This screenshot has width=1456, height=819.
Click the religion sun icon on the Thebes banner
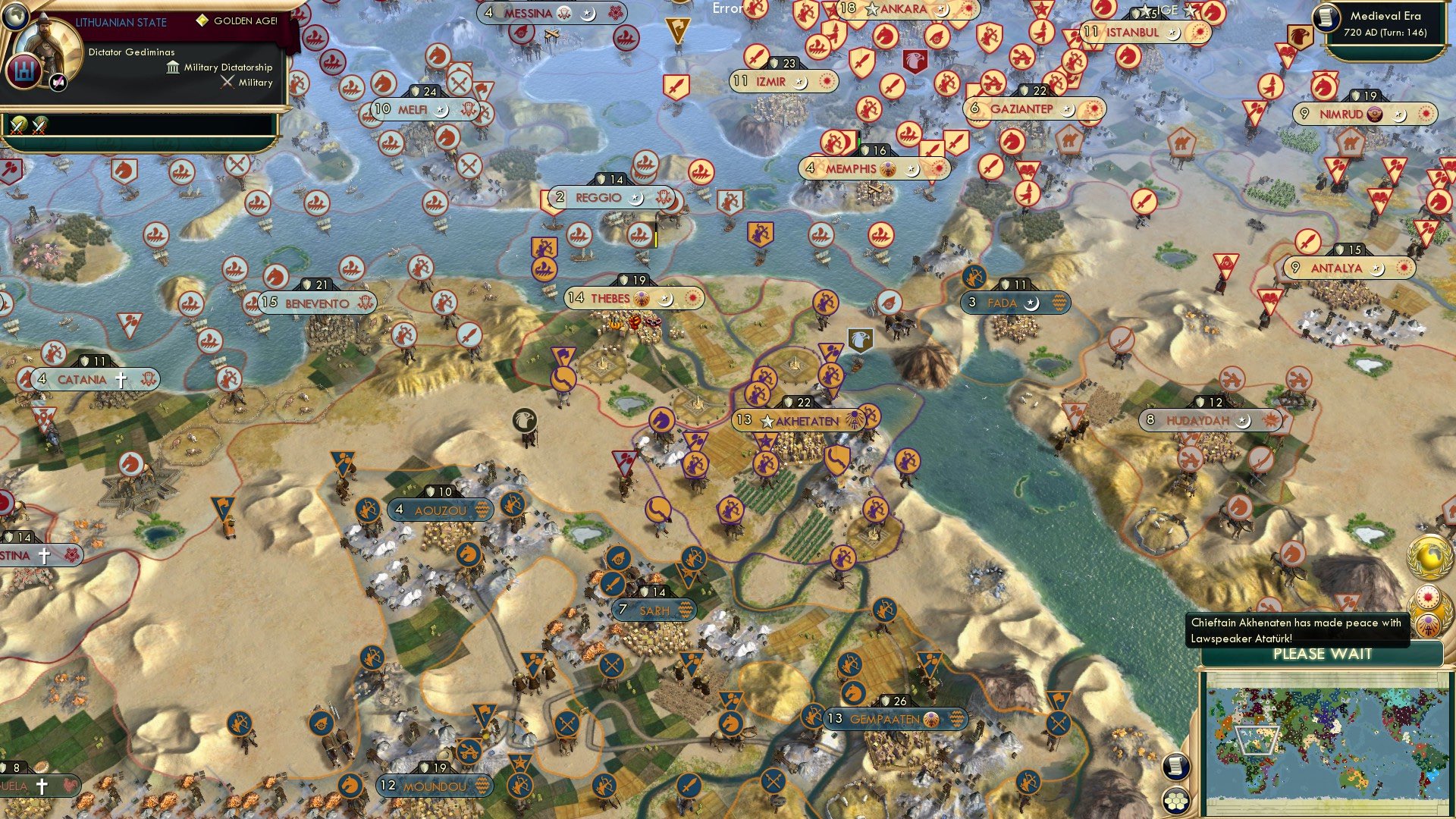pos(692,299)
